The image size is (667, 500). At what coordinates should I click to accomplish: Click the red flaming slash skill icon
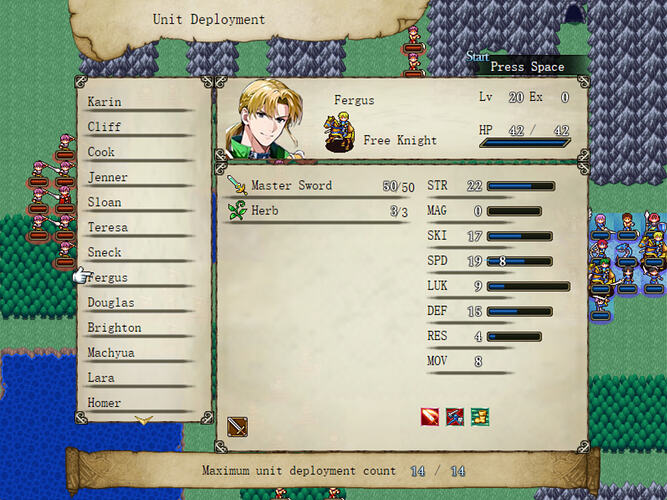coord(430,417)
